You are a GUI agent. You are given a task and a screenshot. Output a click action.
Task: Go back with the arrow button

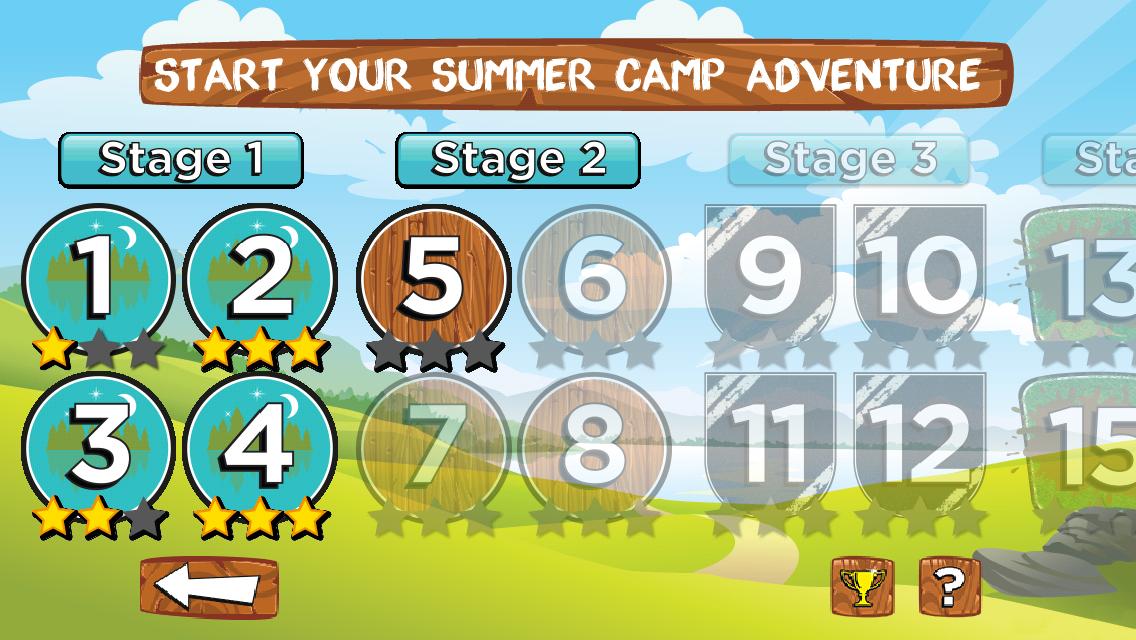click(x=209, y=587)
